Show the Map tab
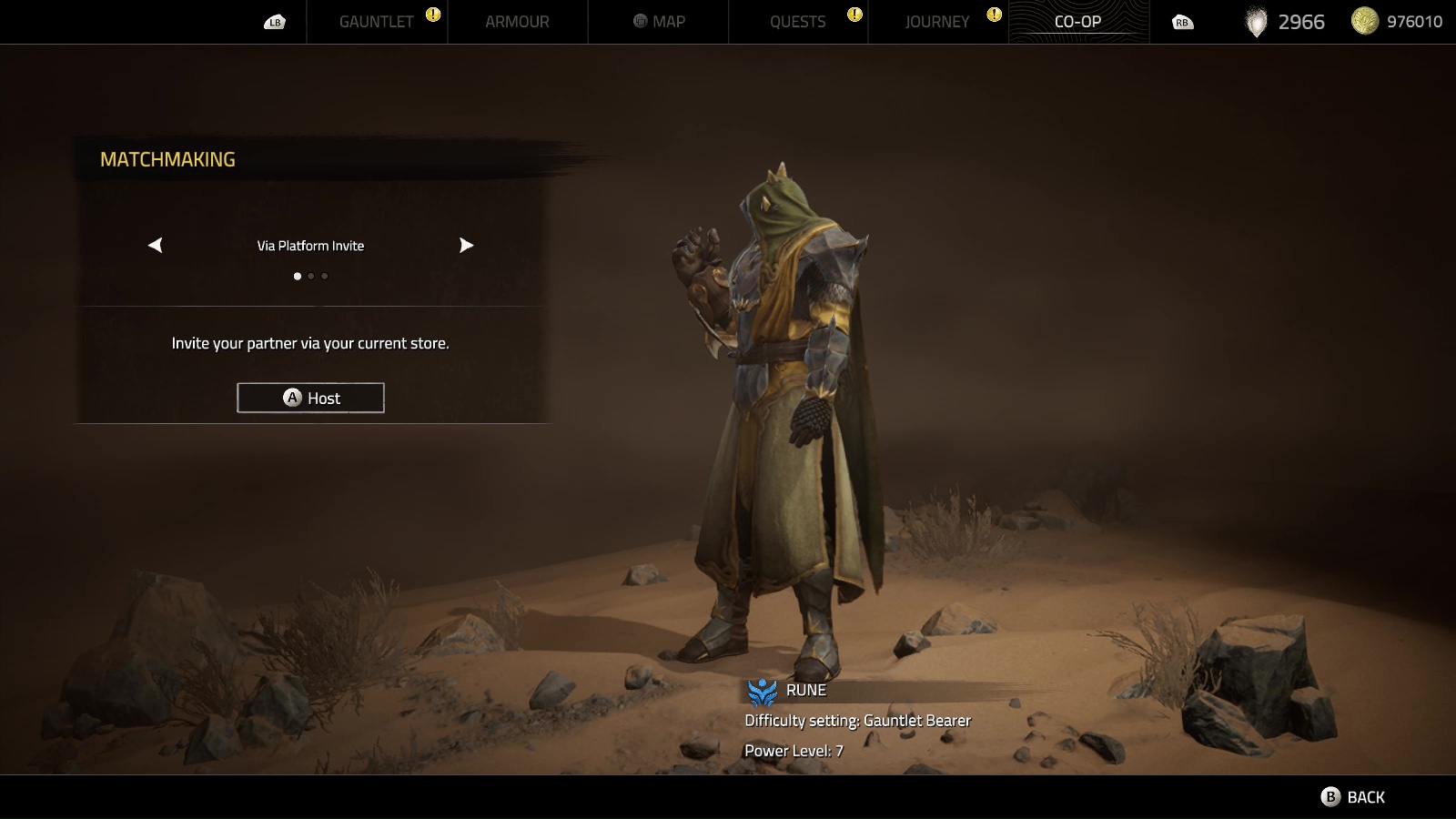 (660, 22)
